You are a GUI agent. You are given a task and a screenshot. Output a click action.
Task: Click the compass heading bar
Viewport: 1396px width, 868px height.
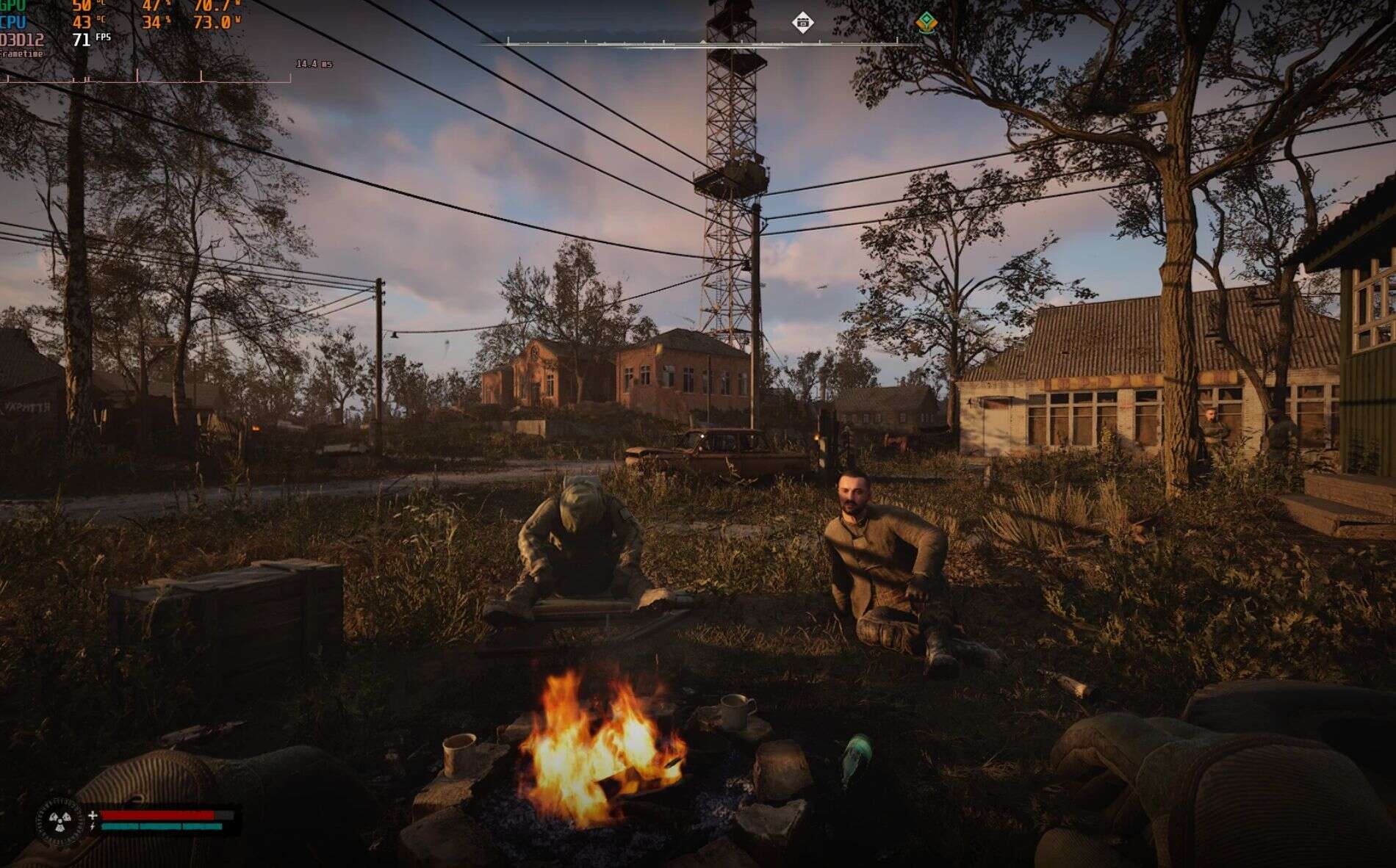pyautogui.click(x=702, y=43)
